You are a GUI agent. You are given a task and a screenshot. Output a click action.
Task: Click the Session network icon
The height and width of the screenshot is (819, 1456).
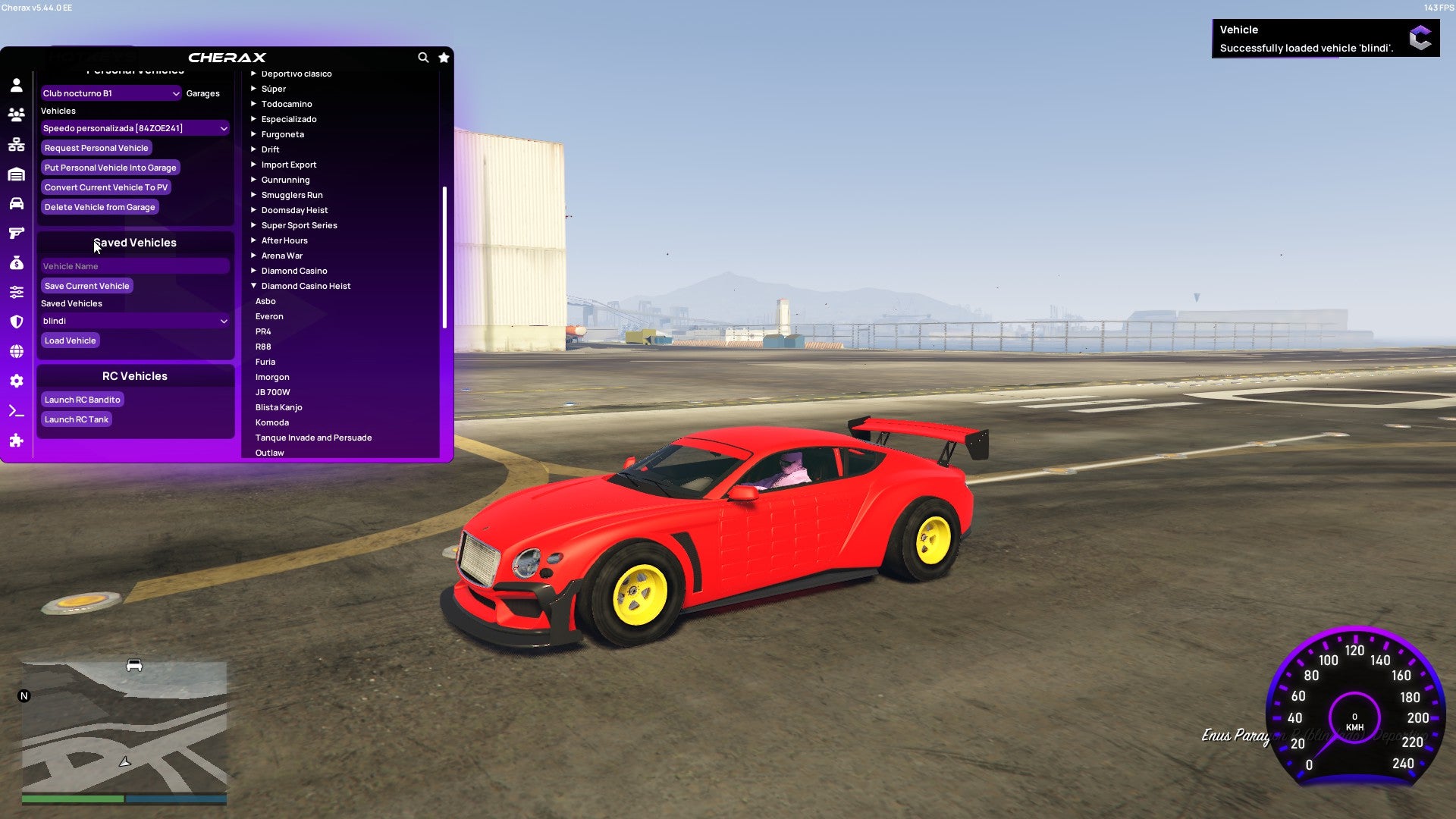point(16,144)
